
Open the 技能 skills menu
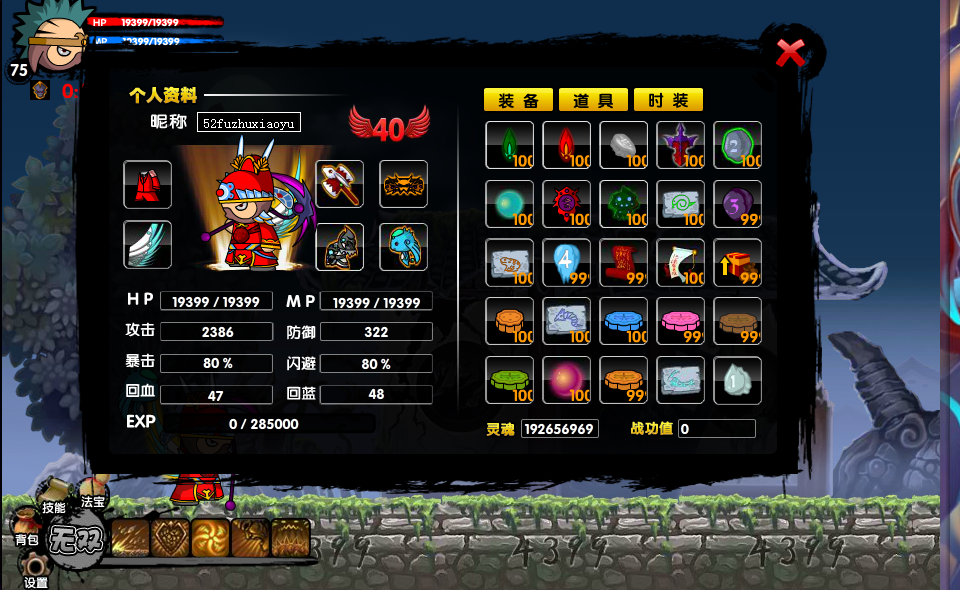coord(53,505)
